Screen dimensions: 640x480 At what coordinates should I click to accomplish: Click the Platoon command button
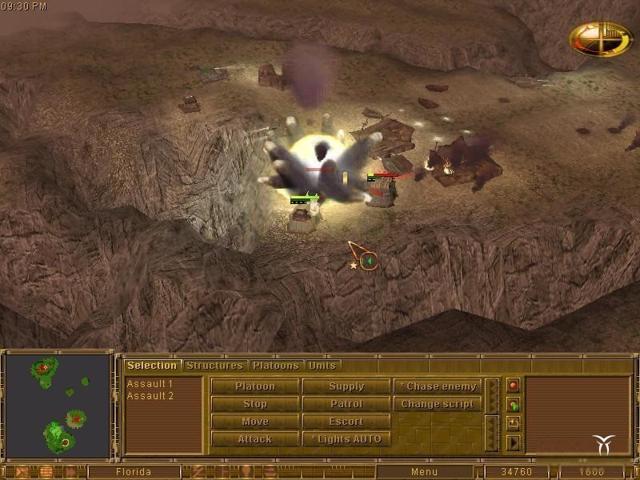(x=255, y=386)
